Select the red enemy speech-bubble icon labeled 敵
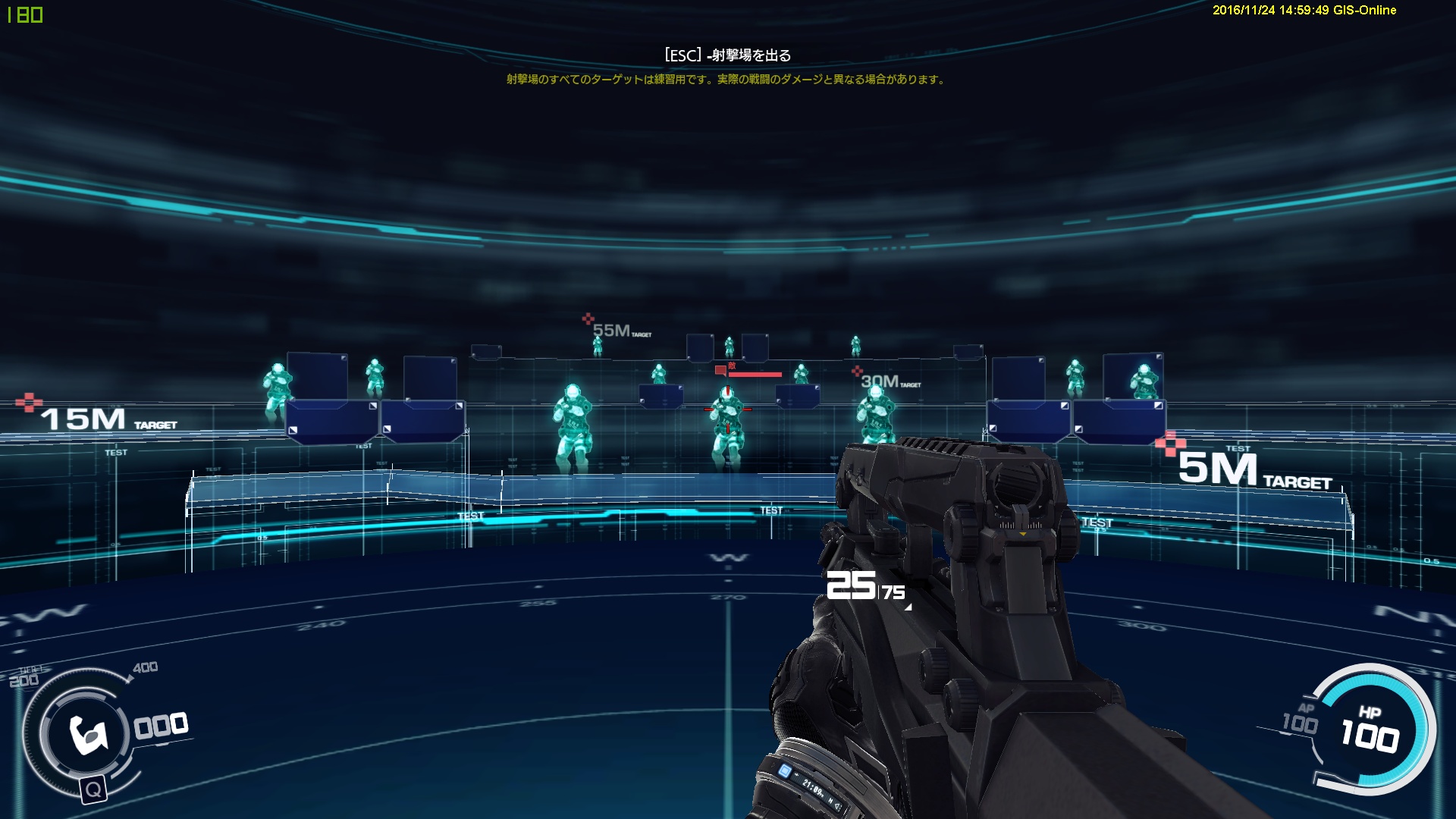Image resolution: width=1456 pixels, height=819 pixels. (723, 369)
